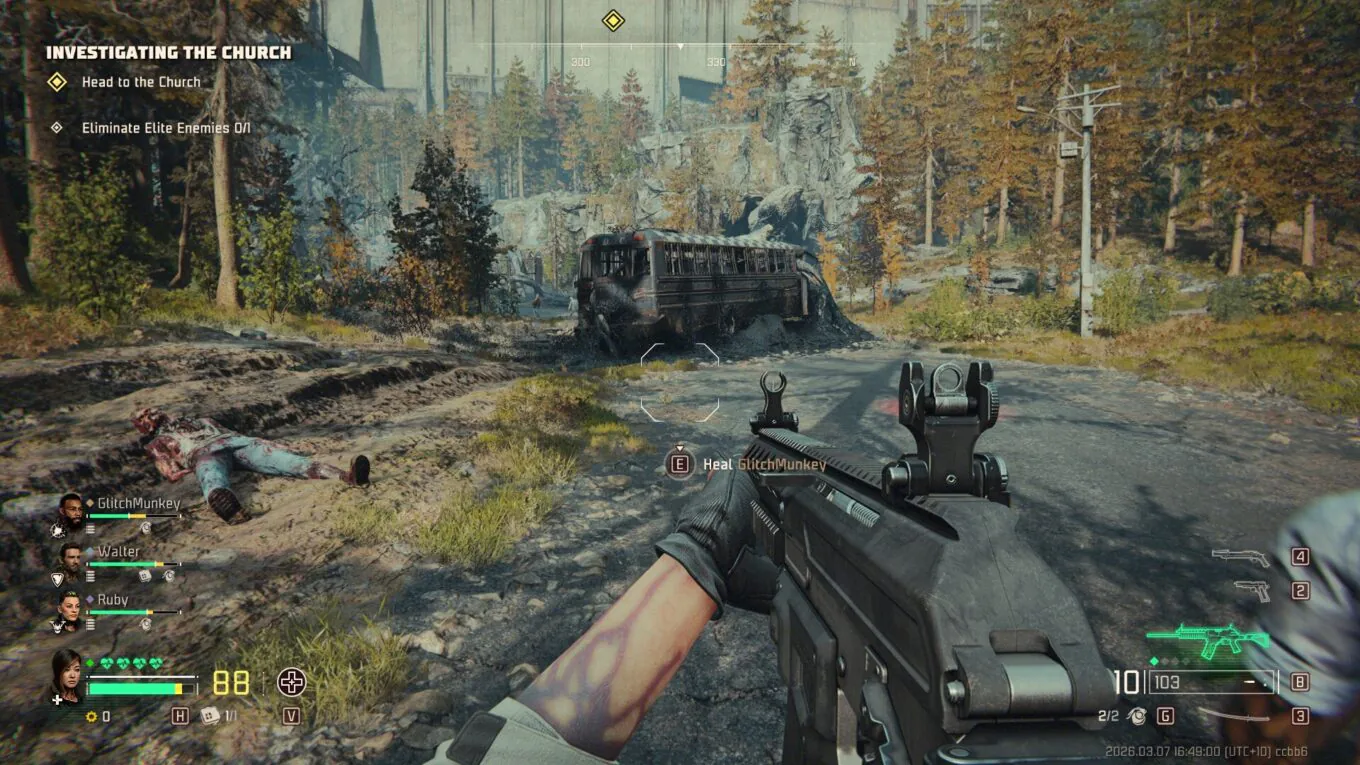Activate the medic cross ability icon
Image resolution: width=1360 pixels, height=765 pixels.
(x=291, y=683)
